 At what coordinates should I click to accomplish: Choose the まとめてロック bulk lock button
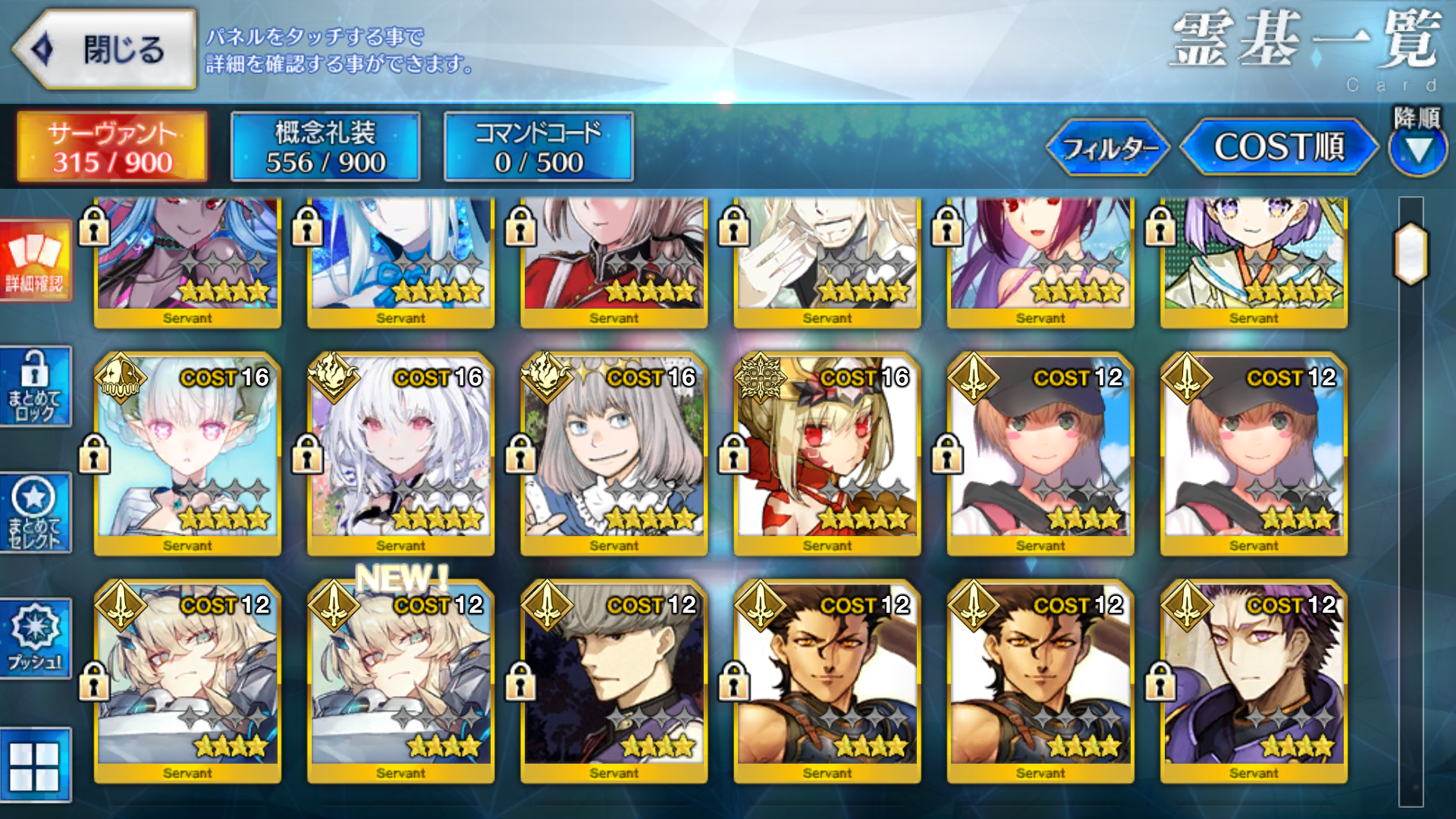tap(35, 387)
